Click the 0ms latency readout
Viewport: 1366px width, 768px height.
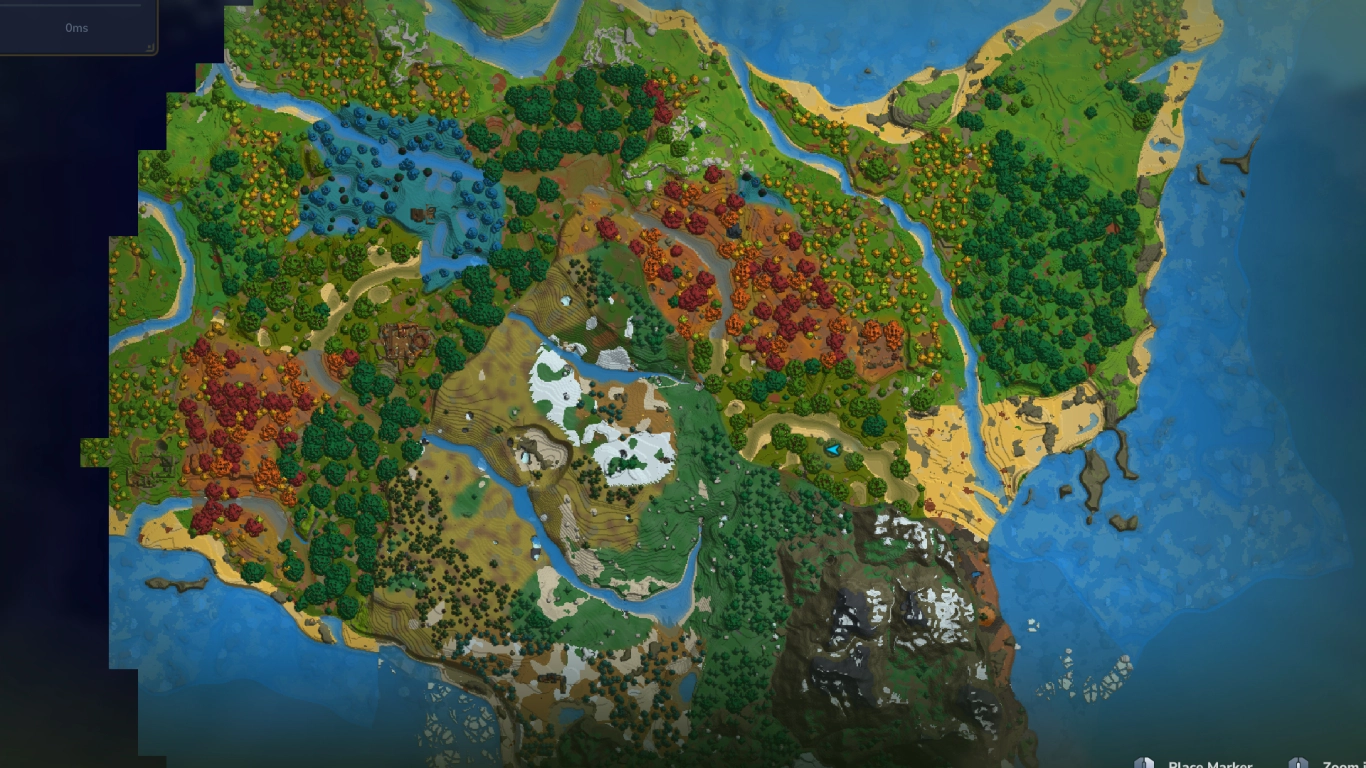point(77,28)
